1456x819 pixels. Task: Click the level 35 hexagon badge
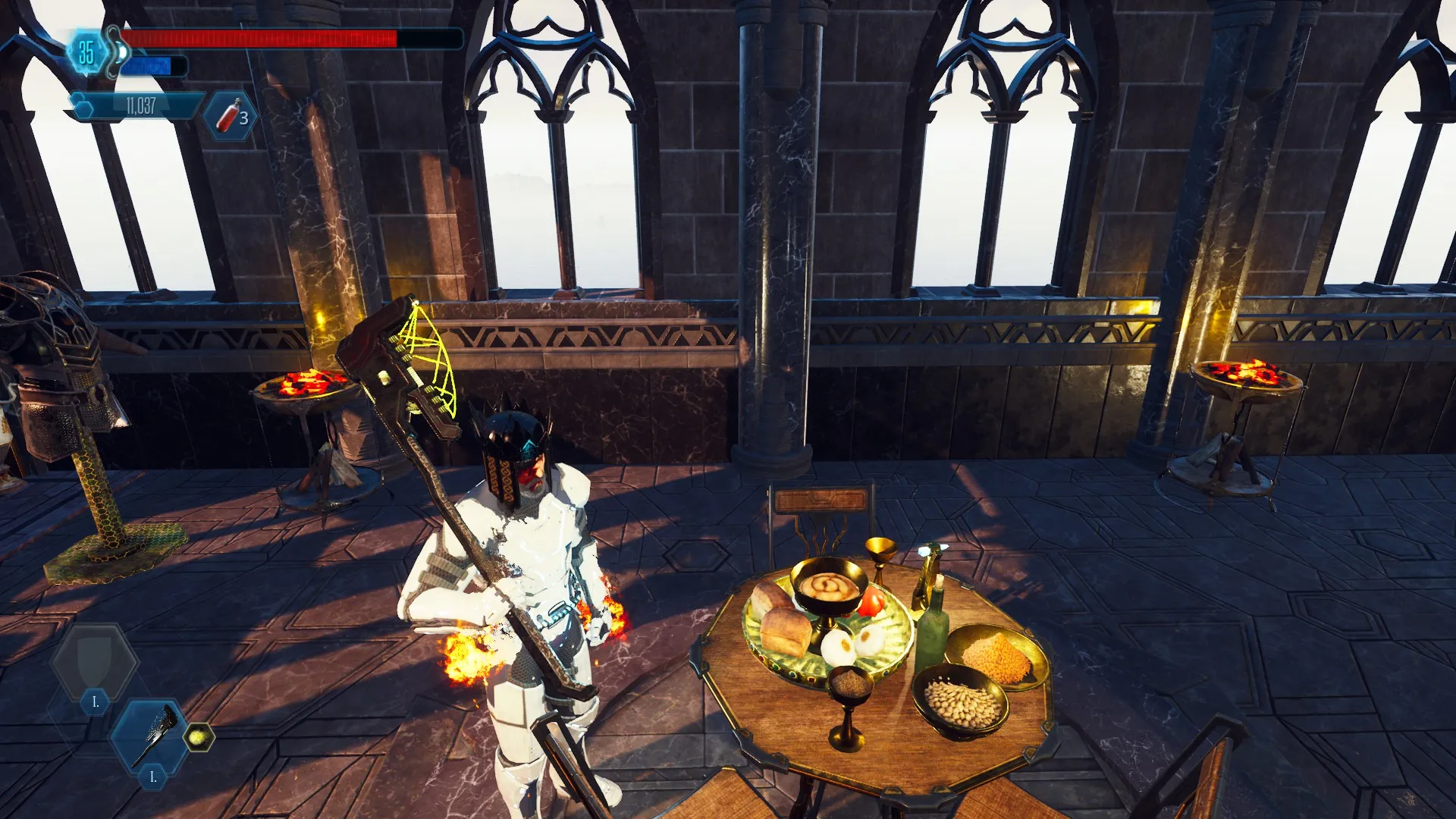pos(86,52)
